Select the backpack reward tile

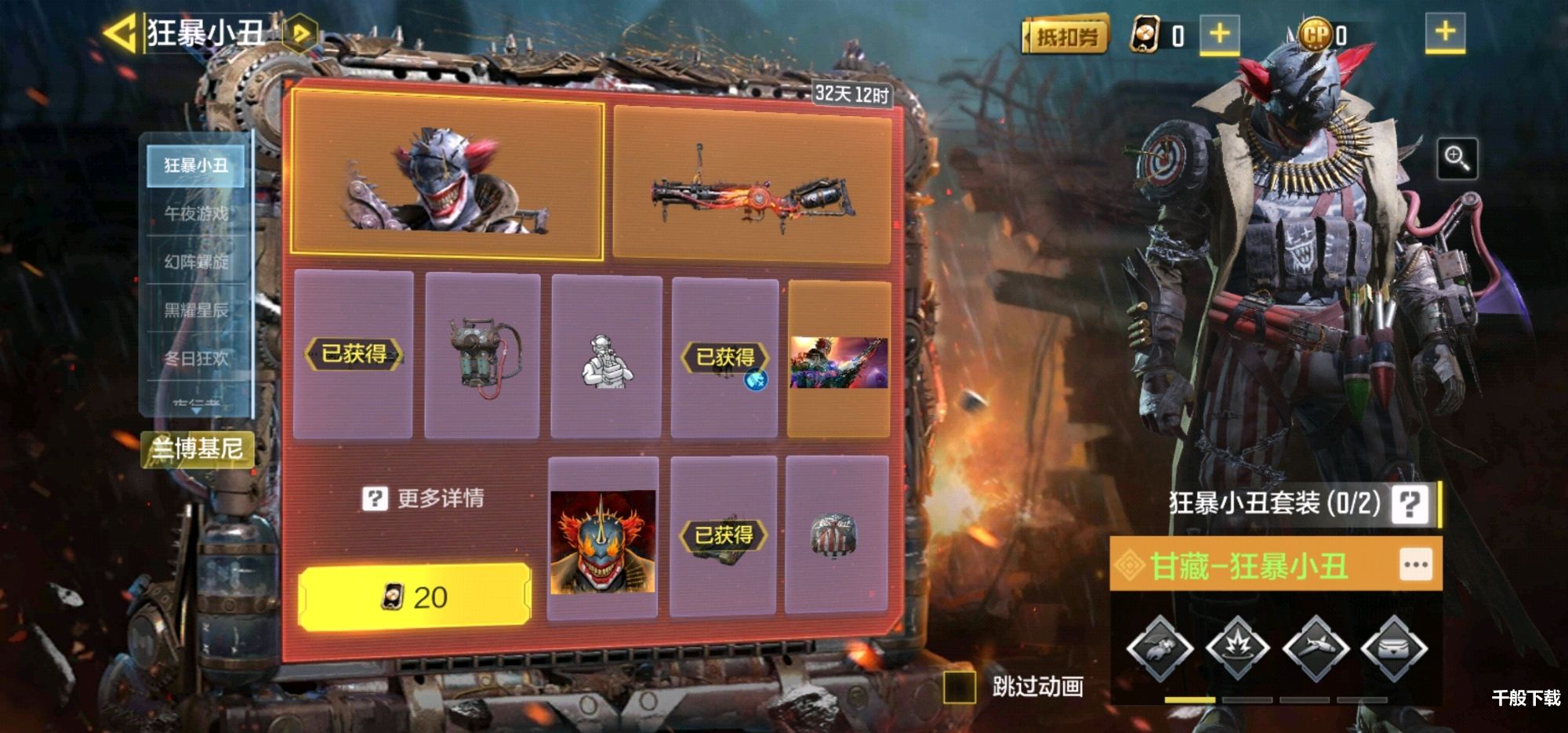(481, 355)
